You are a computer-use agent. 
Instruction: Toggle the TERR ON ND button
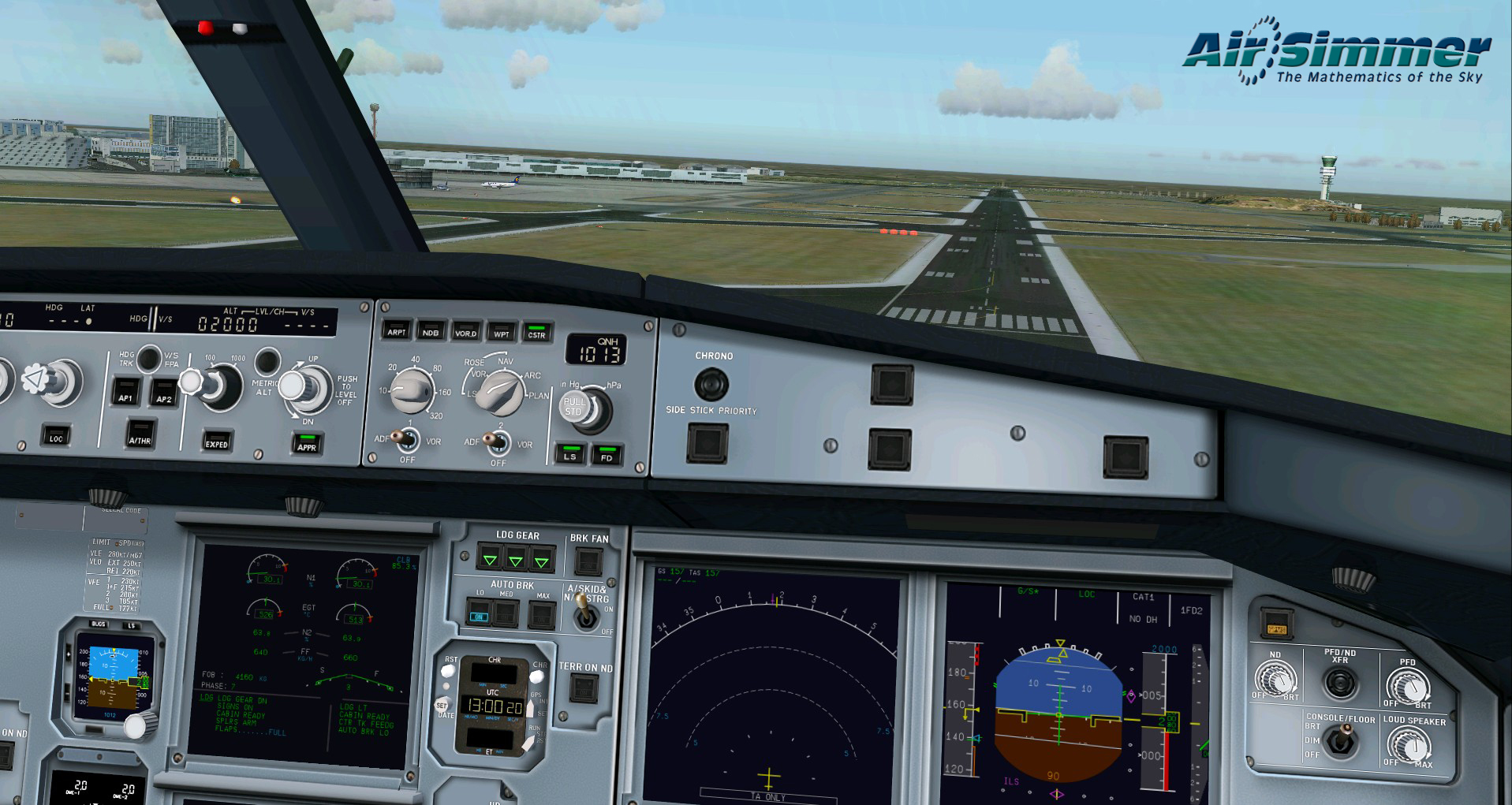tap(584, 689)
